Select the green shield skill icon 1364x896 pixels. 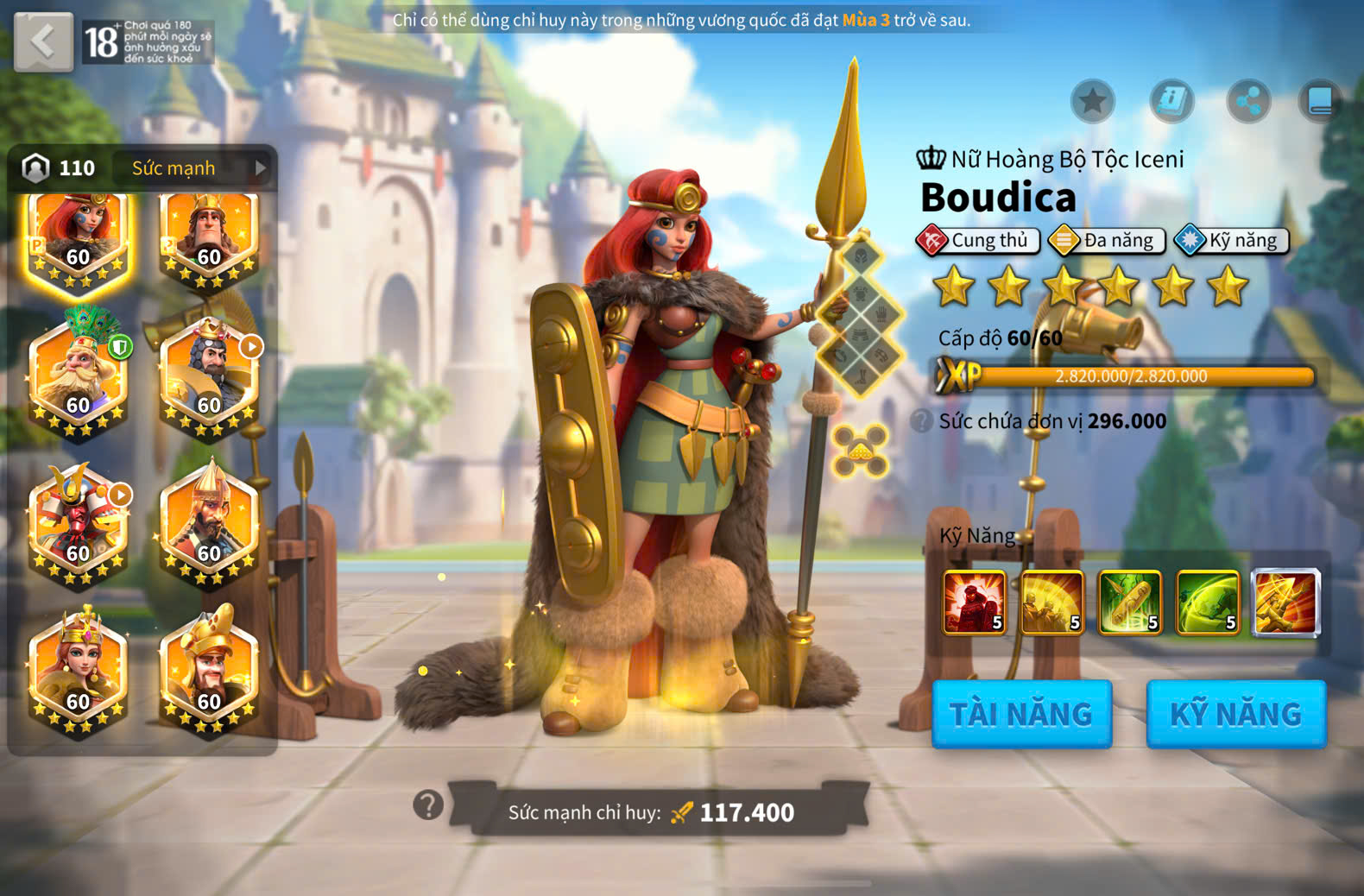coord(1129,602)
